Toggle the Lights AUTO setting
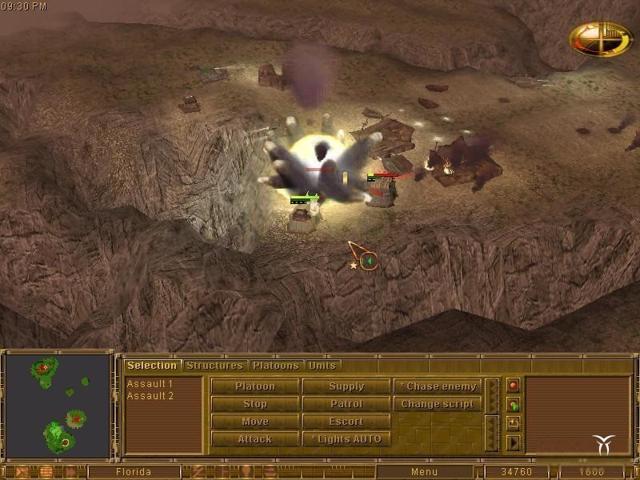 [x=347, y=440]
